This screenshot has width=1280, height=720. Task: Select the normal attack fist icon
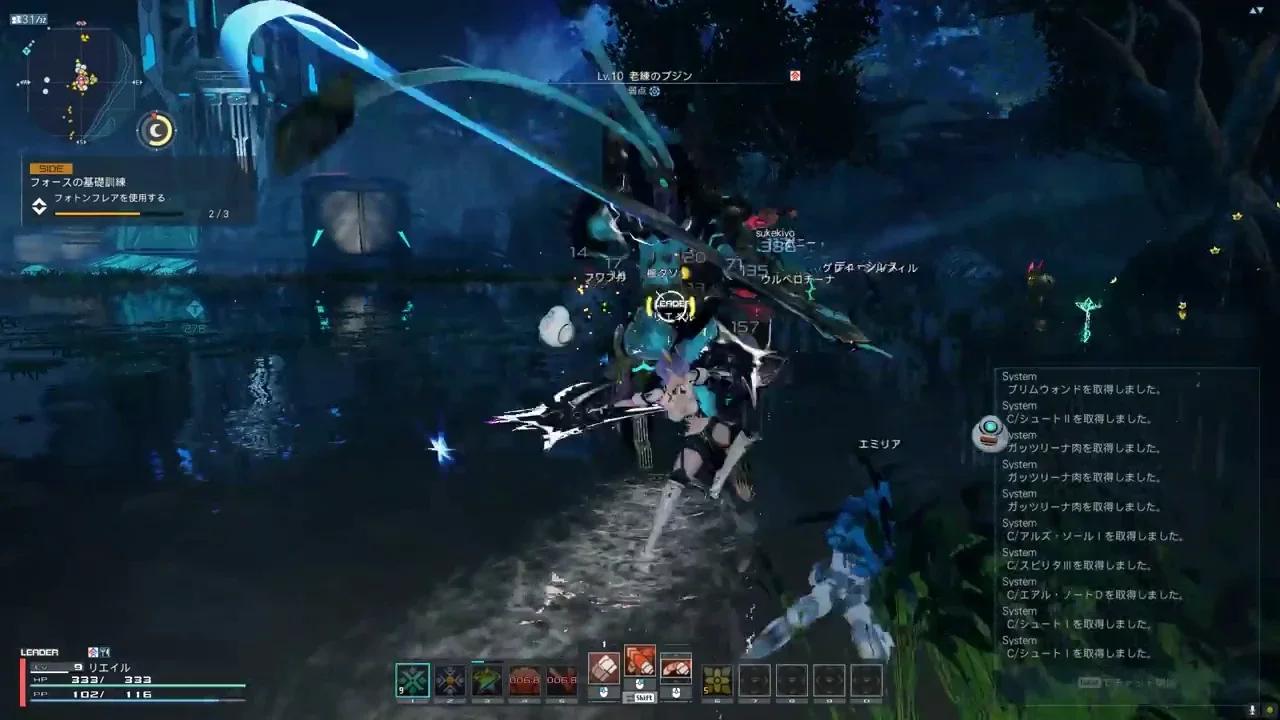603,669
